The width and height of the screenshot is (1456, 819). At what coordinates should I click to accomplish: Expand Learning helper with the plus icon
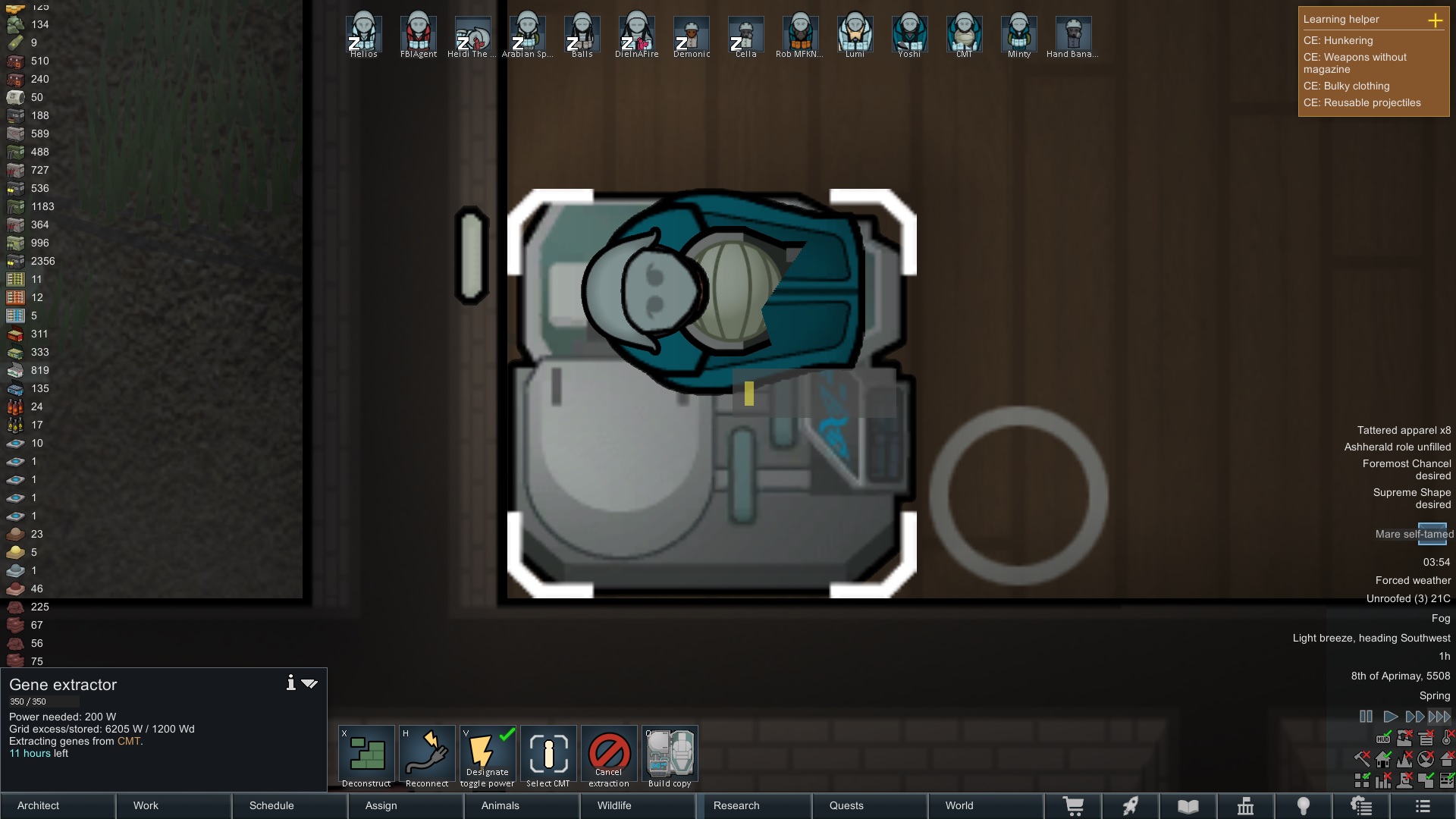pos(1437,21)
